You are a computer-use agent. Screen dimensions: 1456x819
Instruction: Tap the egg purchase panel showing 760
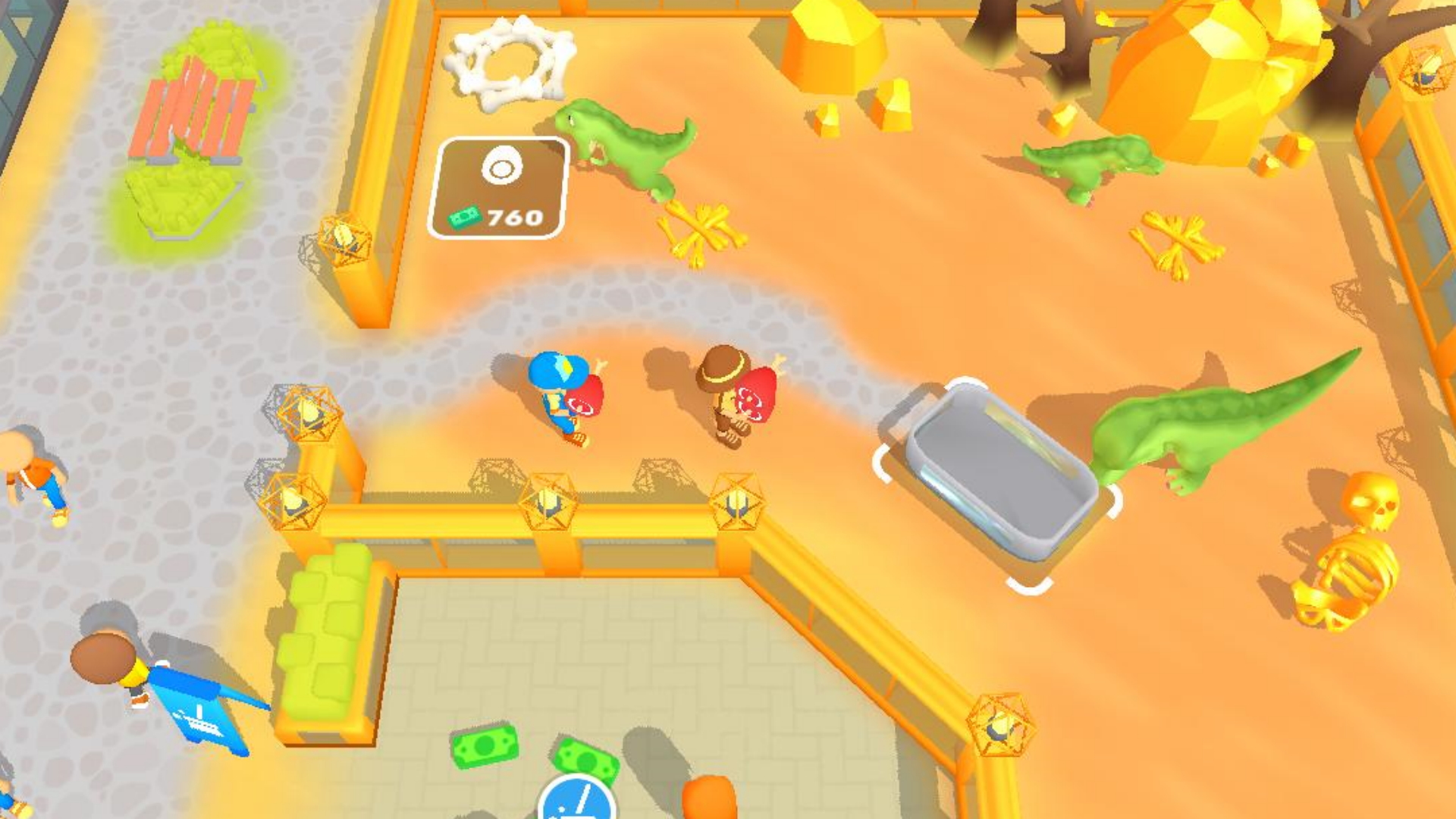coord(500,186)
